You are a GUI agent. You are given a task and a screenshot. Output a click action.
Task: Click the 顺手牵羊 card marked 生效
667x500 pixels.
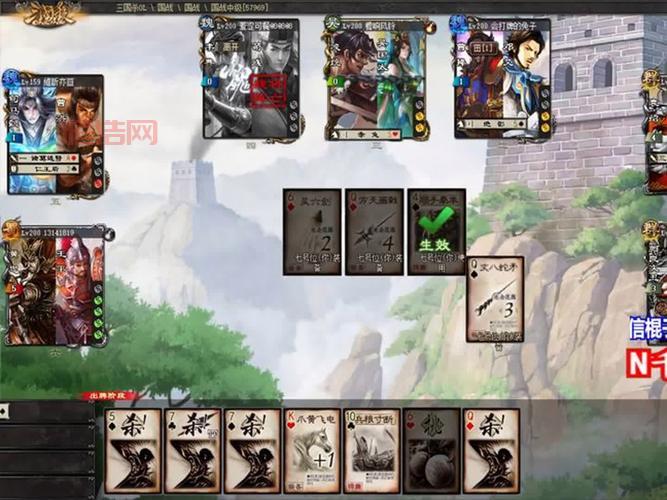coord(436,231)
